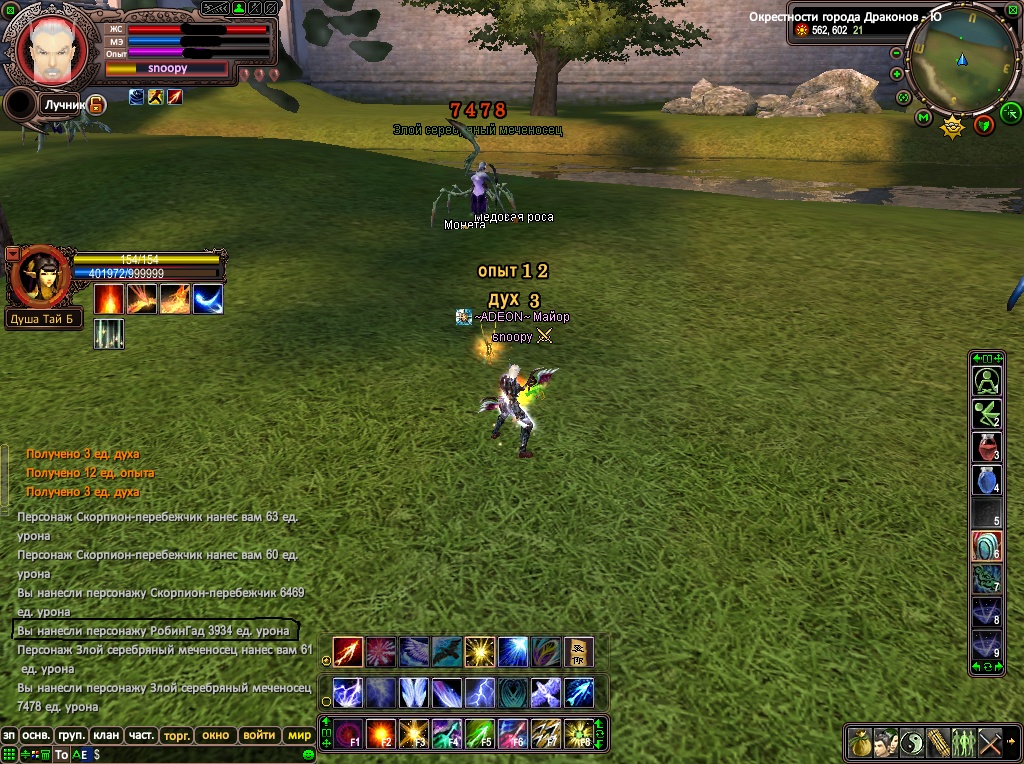Click the green smiley emoticon button
1024x764 pixels.
point(308,754)
